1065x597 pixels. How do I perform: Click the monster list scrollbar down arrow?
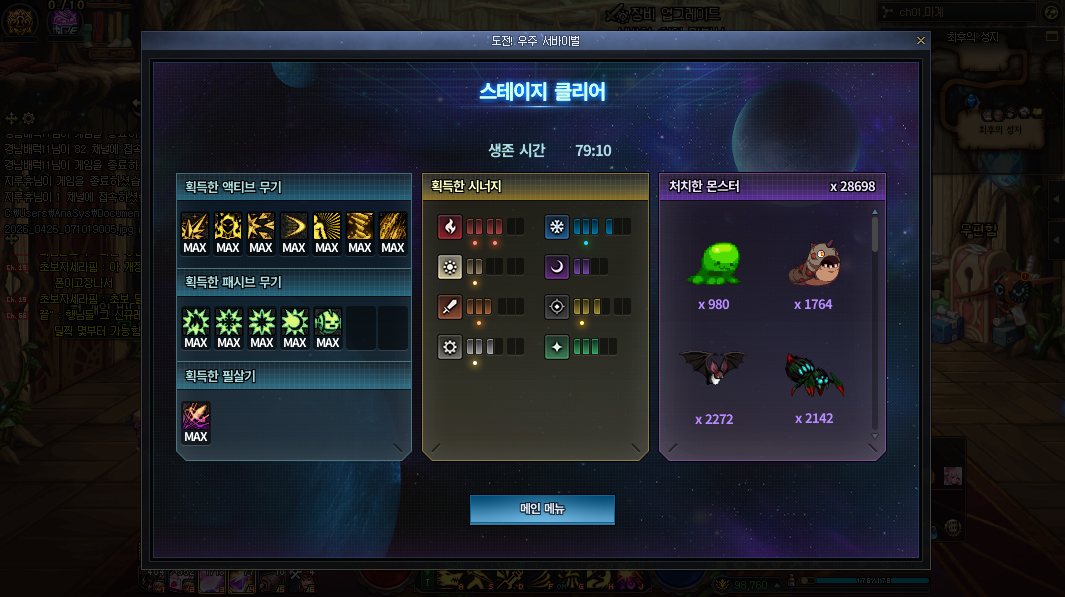pyautogui.click(x=876, y=436)
